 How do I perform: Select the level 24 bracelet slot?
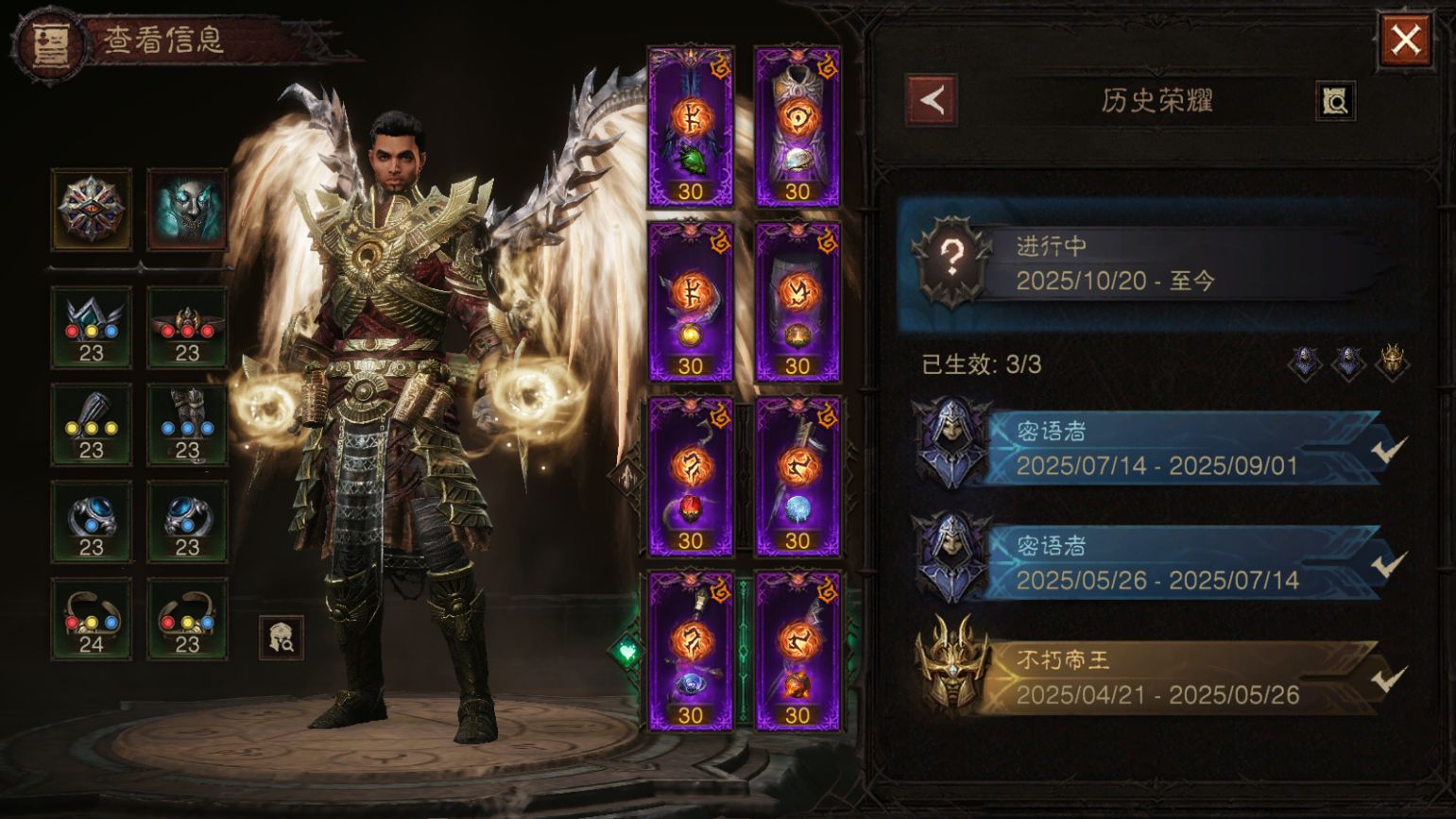[92, 619]
